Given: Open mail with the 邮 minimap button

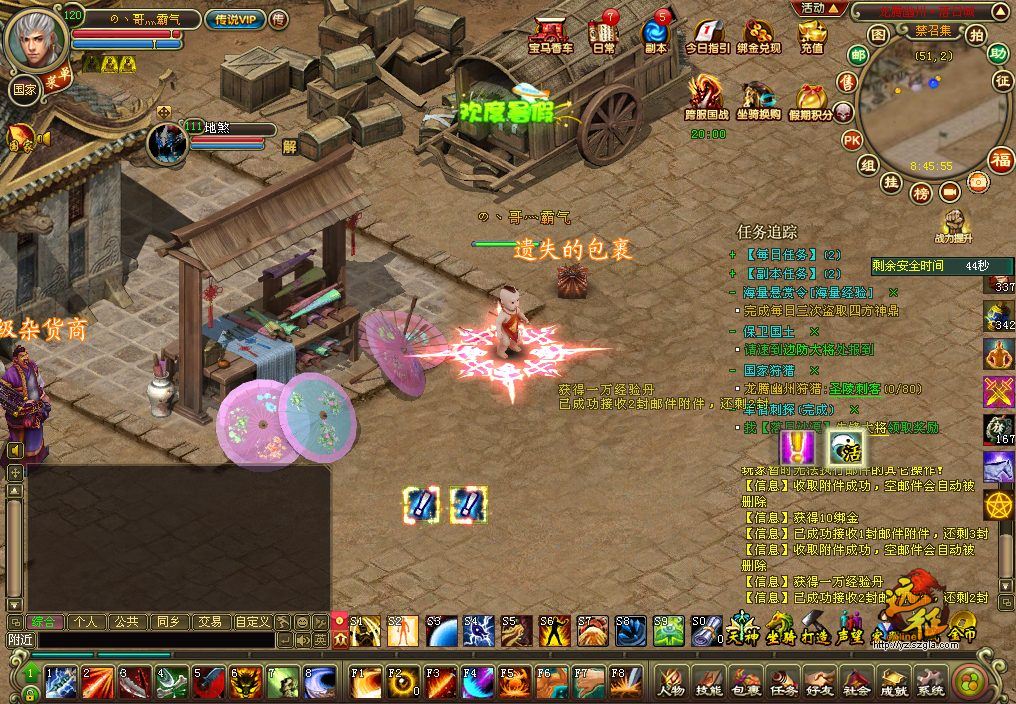Looking at the screenshot, I should pos(858,54).
